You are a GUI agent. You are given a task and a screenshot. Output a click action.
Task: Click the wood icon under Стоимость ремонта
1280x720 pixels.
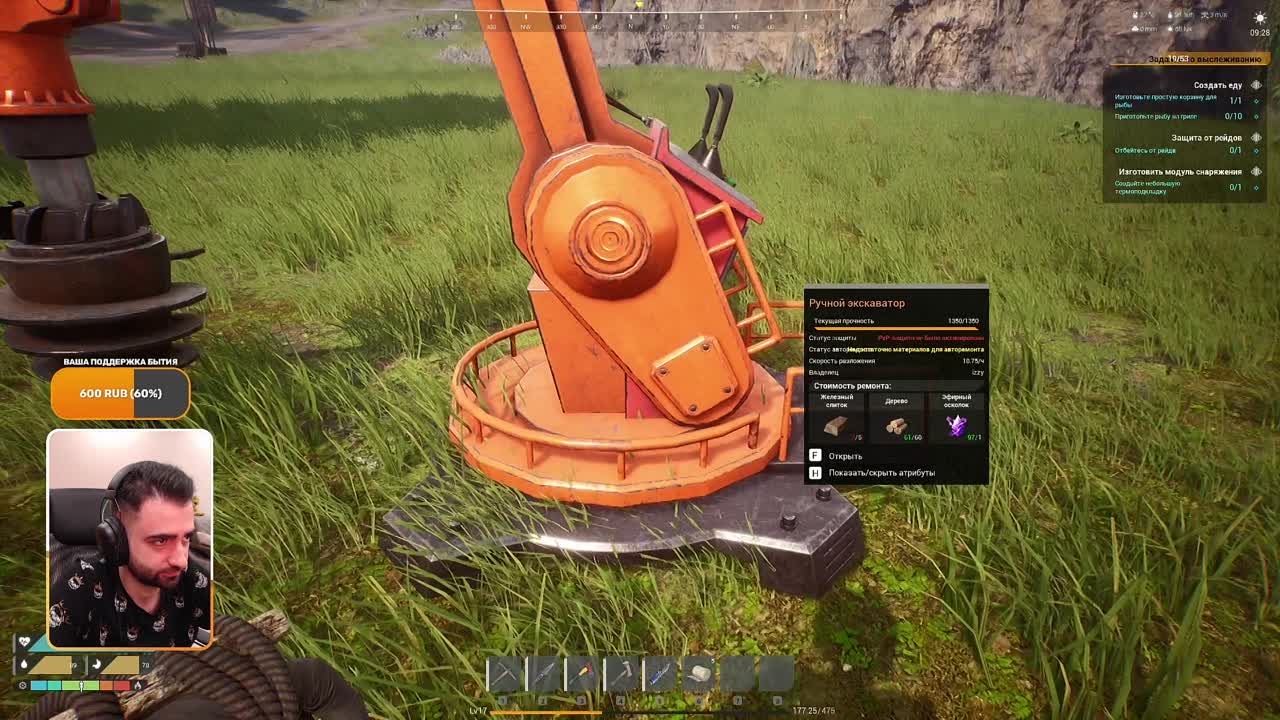pos(896,425)
